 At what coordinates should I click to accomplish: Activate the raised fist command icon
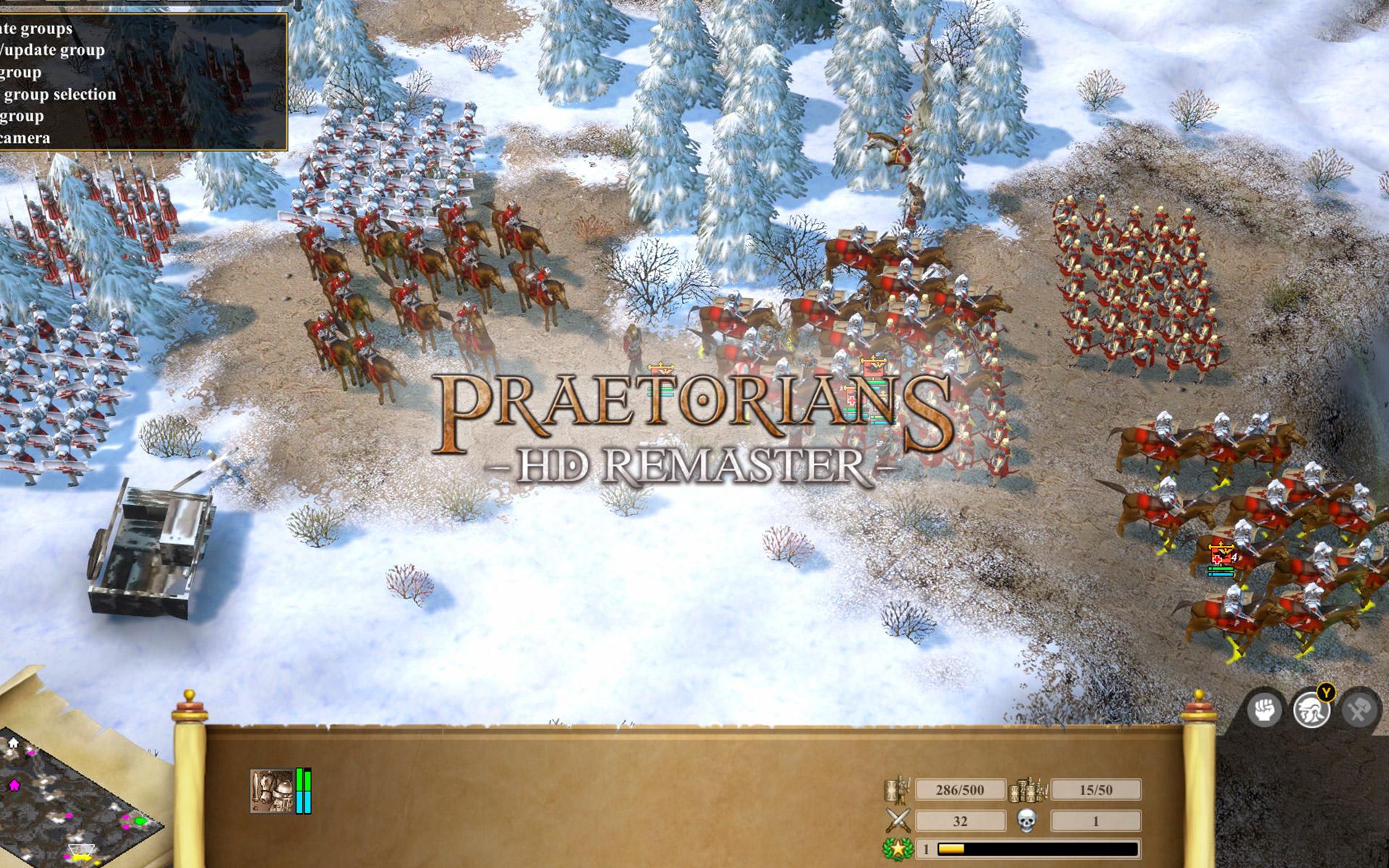click(1264, 710)
